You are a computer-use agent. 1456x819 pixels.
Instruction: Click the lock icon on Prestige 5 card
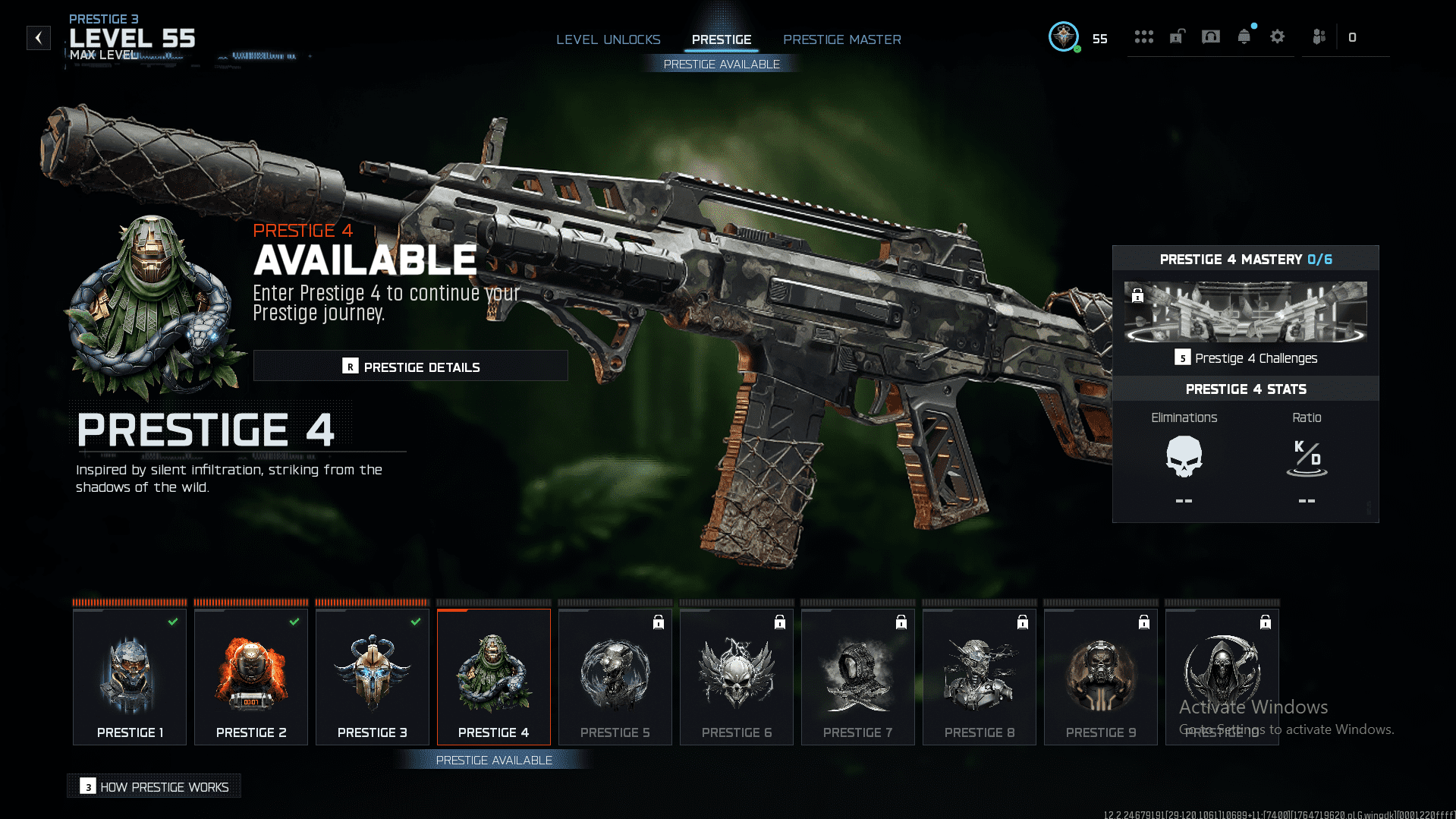[658, 622]
